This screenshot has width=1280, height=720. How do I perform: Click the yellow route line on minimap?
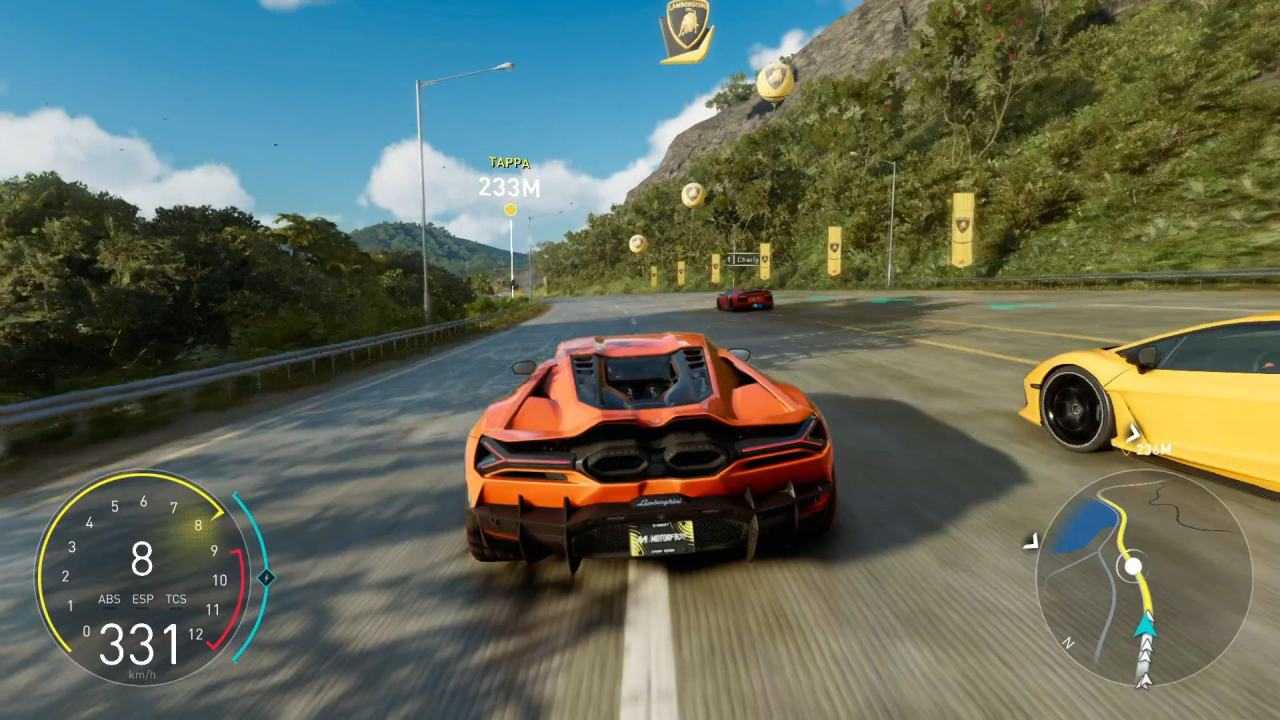pos(1122,524)
